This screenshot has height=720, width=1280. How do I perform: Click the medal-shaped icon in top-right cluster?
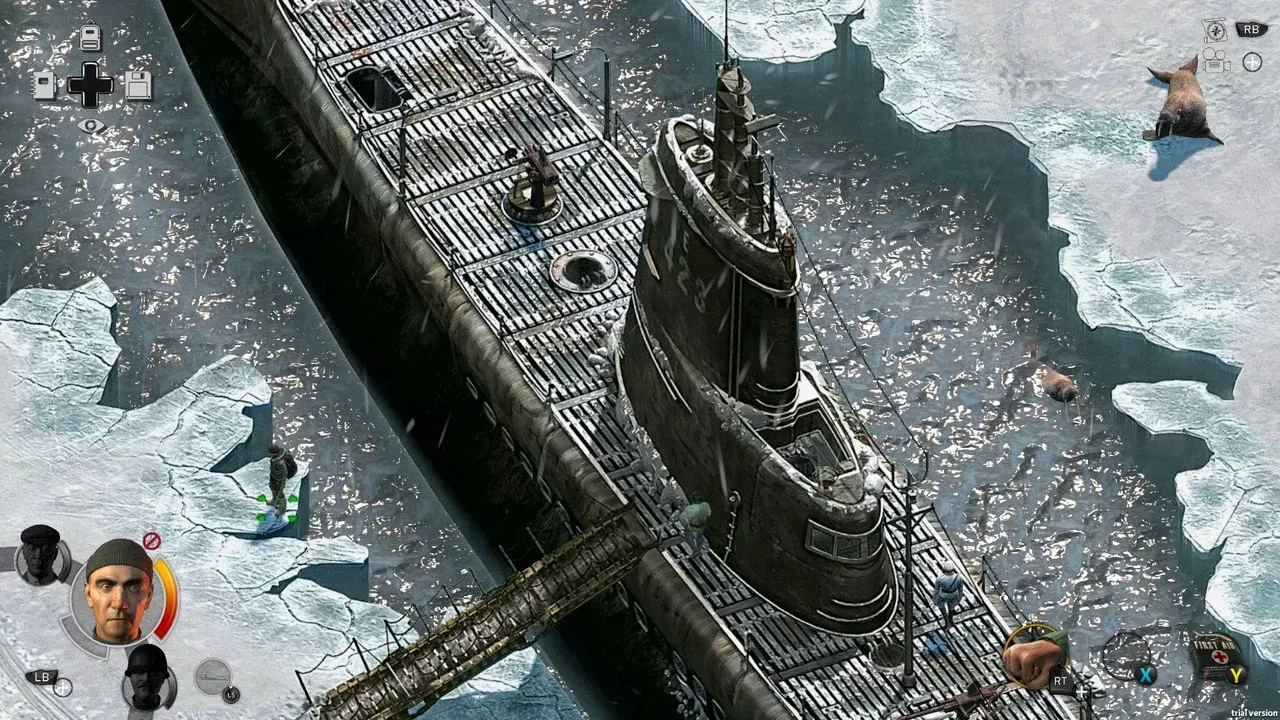pos(1214,29)
